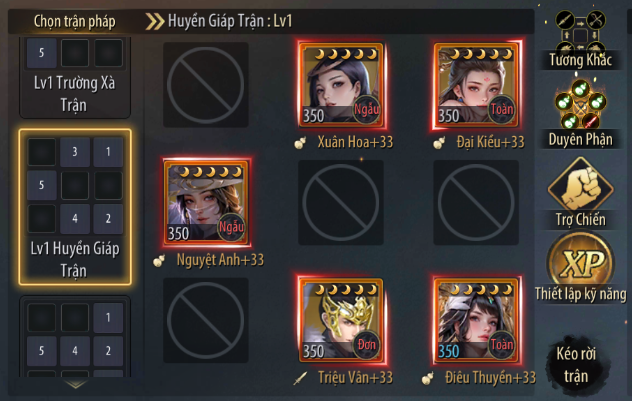The width and height of the screenshot is (632, 401).
Task: Choose the Lv1 Trường Xà Trận formation
Action: tap(75, 73)
